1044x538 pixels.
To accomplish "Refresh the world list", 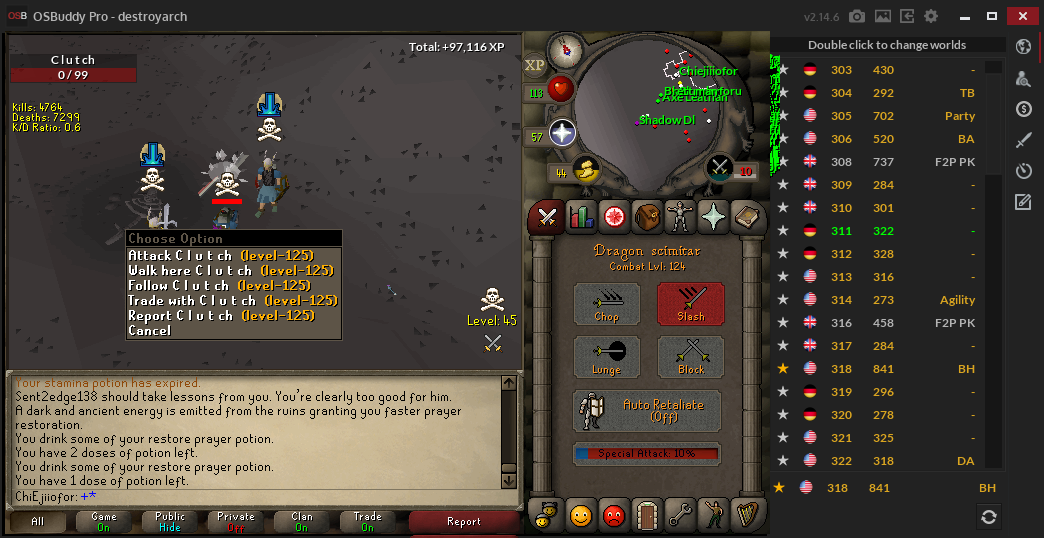I will [x=988, y=516].
